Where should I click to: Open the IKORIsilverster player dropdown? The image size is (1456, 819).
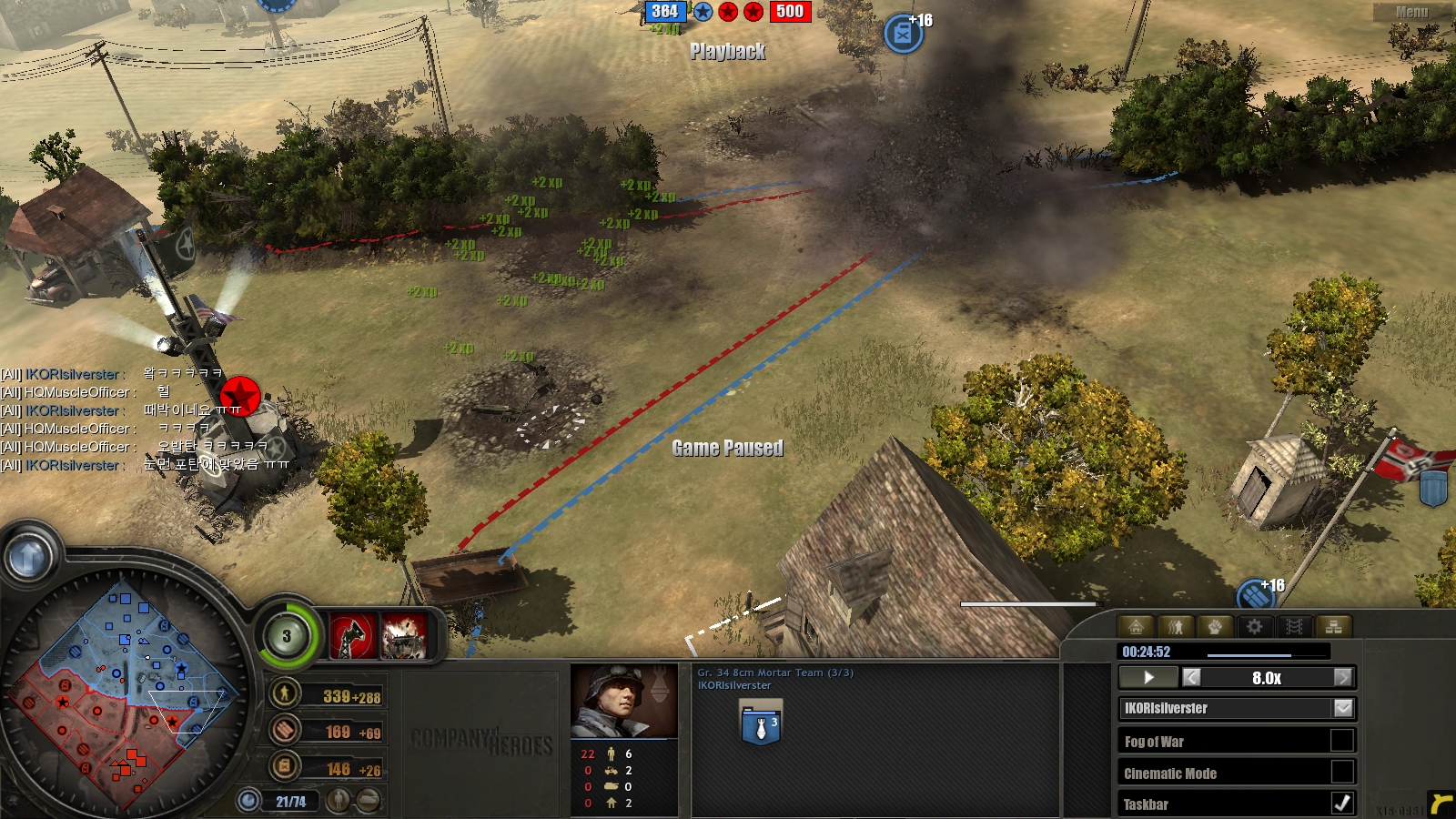point(1343,708)
